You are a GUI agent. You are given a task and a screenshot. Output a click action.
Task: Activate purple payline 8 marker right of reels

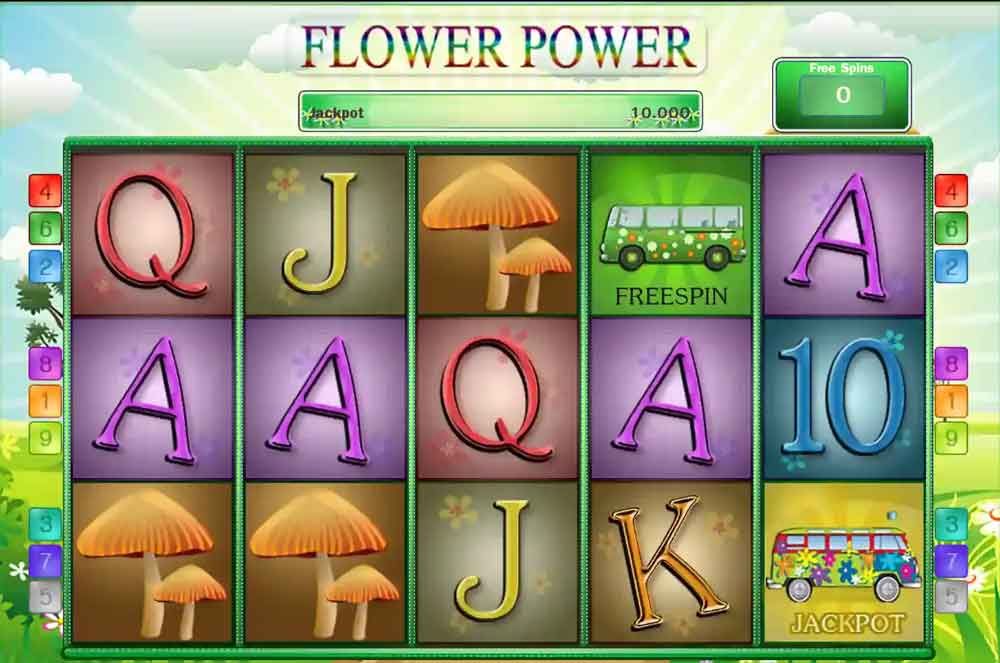[x=951, y=362]
